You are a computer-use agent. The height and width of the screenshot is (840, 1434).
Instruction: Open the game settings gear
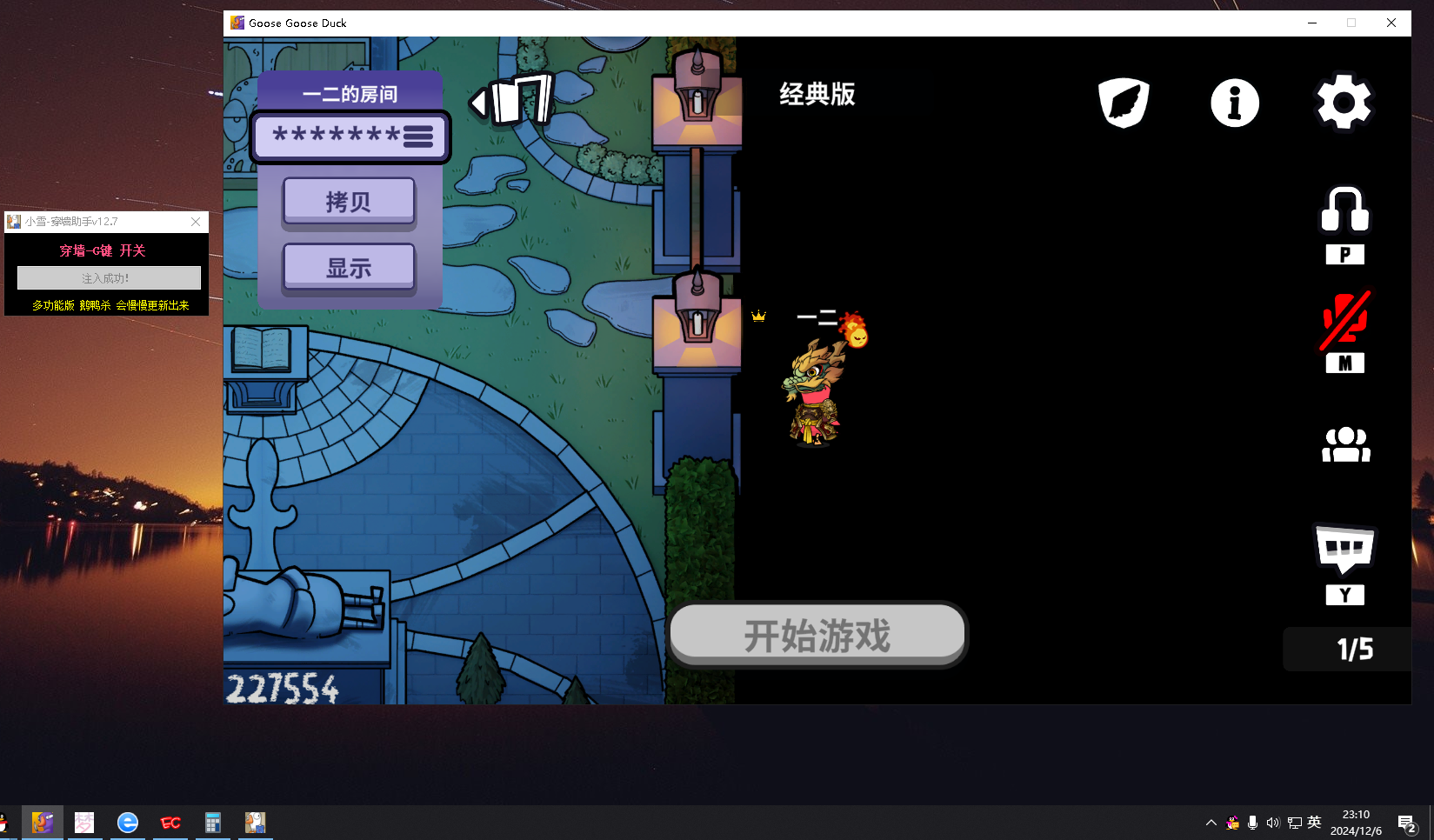[x=1344, y=102]
